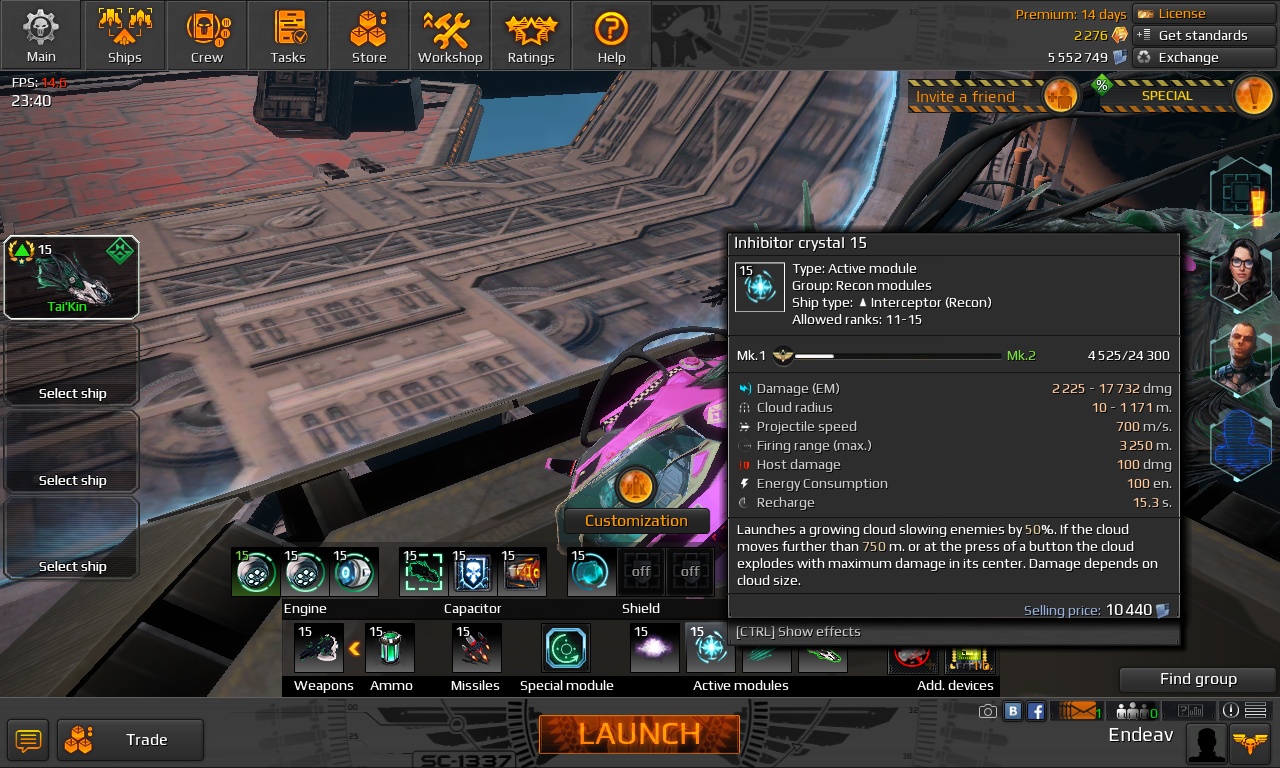Viewport: 1280px width, 768px height.
Task: Open the chat panel in bottom-left corner
Action: pyautogui.click(x=27, y=740)
